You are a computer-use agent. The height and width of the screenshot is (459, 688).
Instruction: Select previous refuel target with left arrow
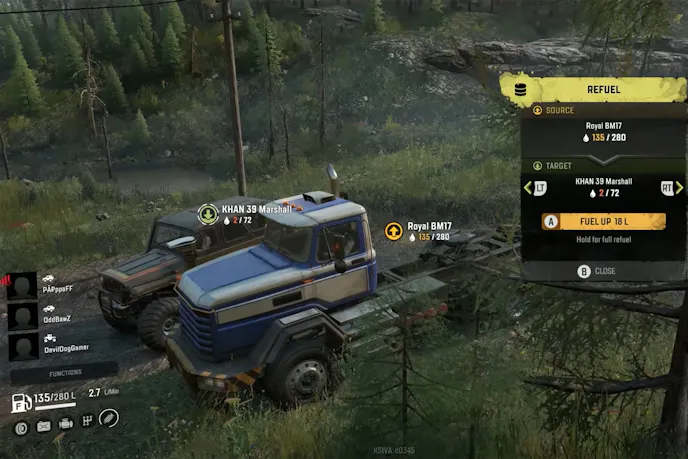(x=528, y=187)
